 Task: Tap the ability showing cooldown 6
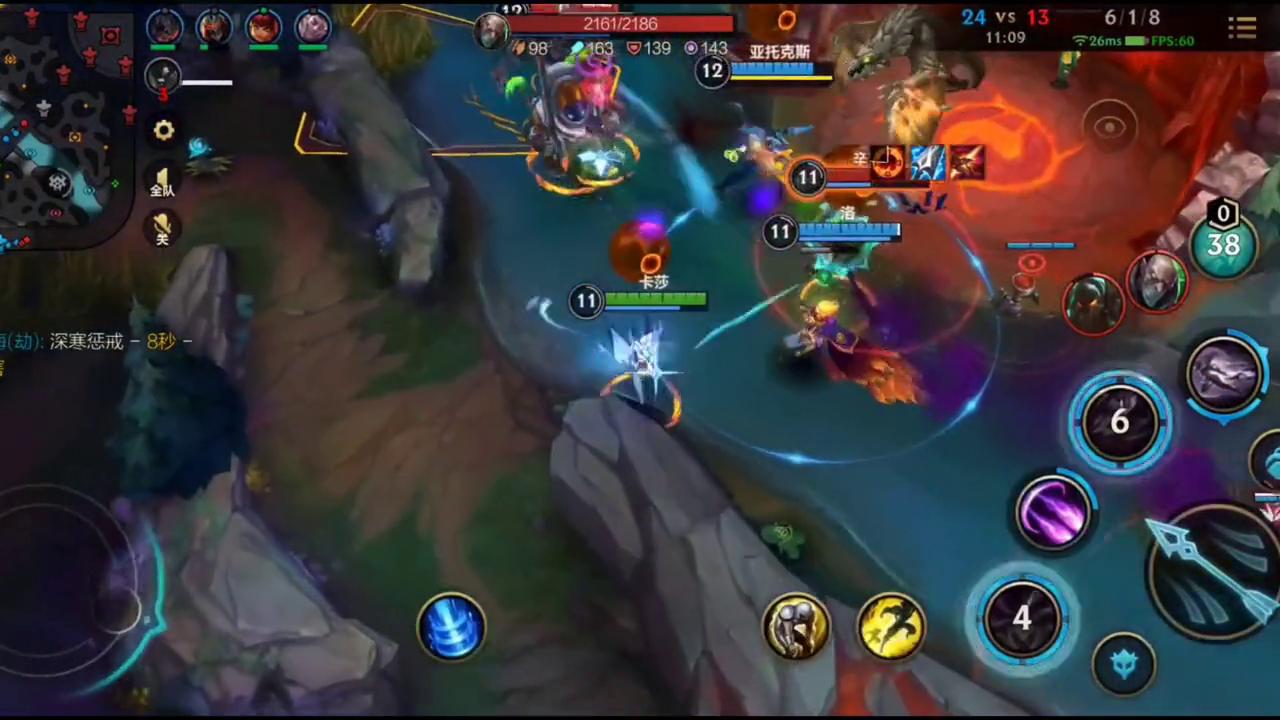(x=1119, y=422)
